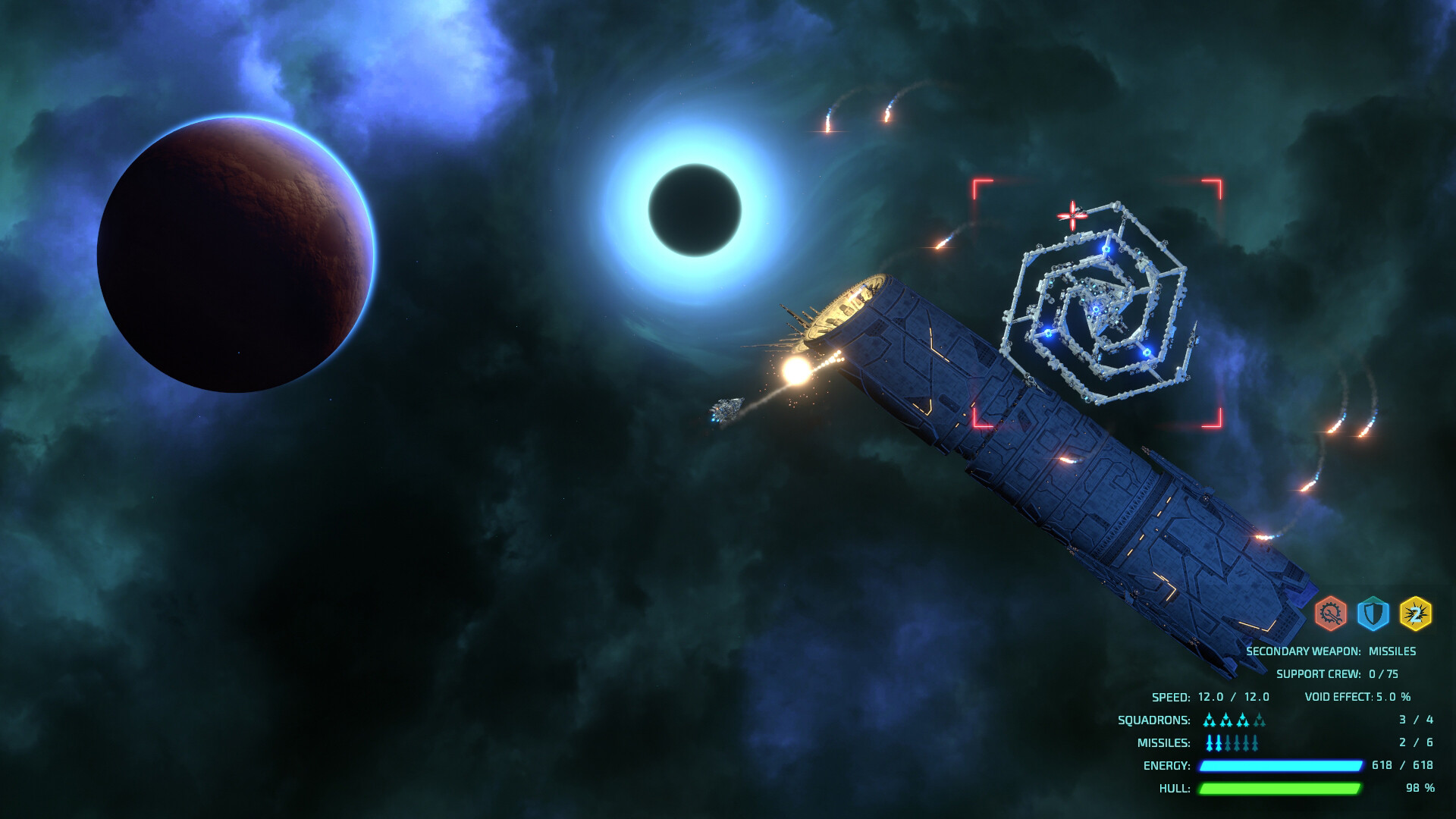Select the repair systems hexagon icon
1456x819 pixels.
point(1330,613)
